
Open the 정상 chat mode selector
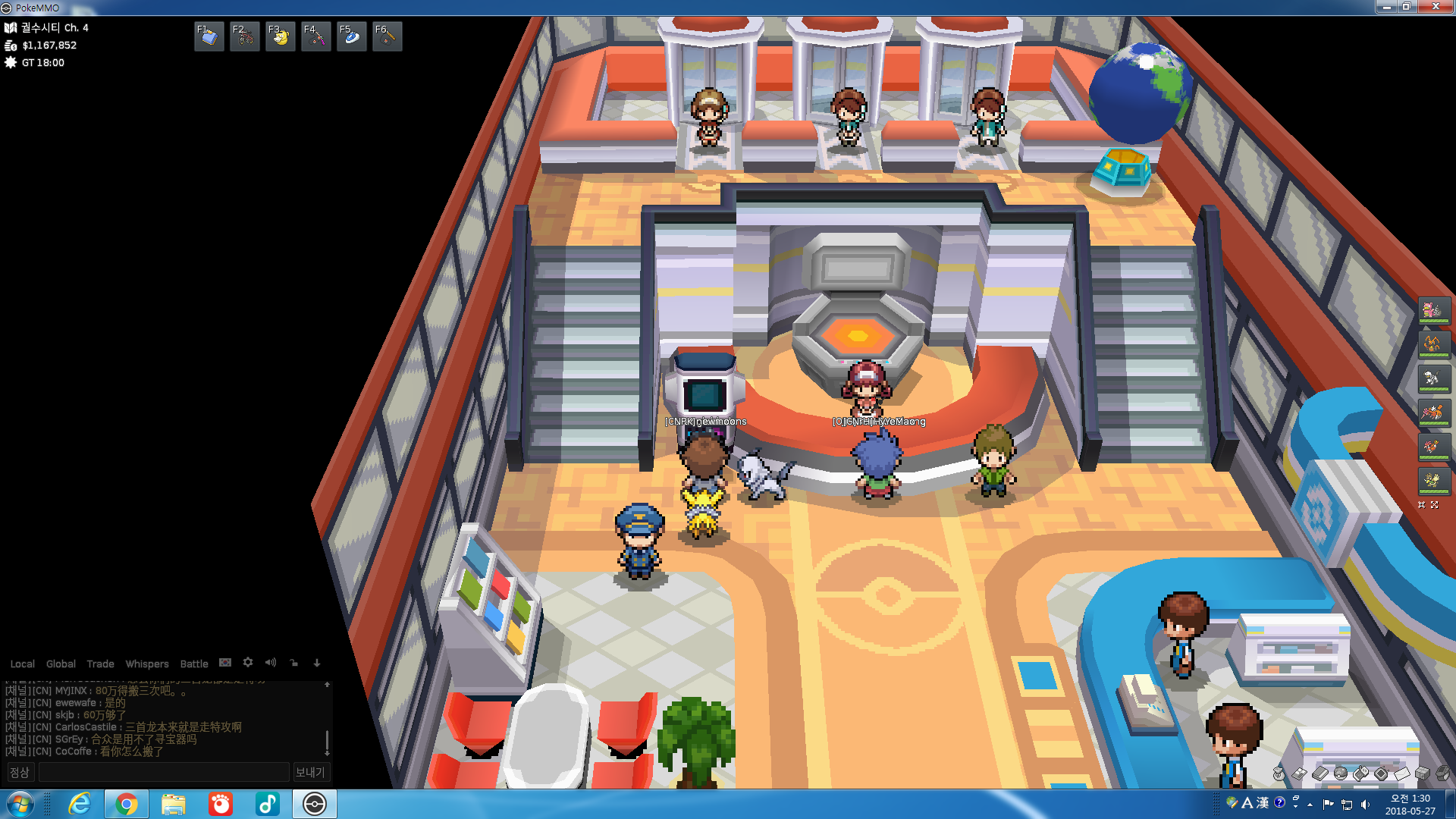click(x=19, y=772)
